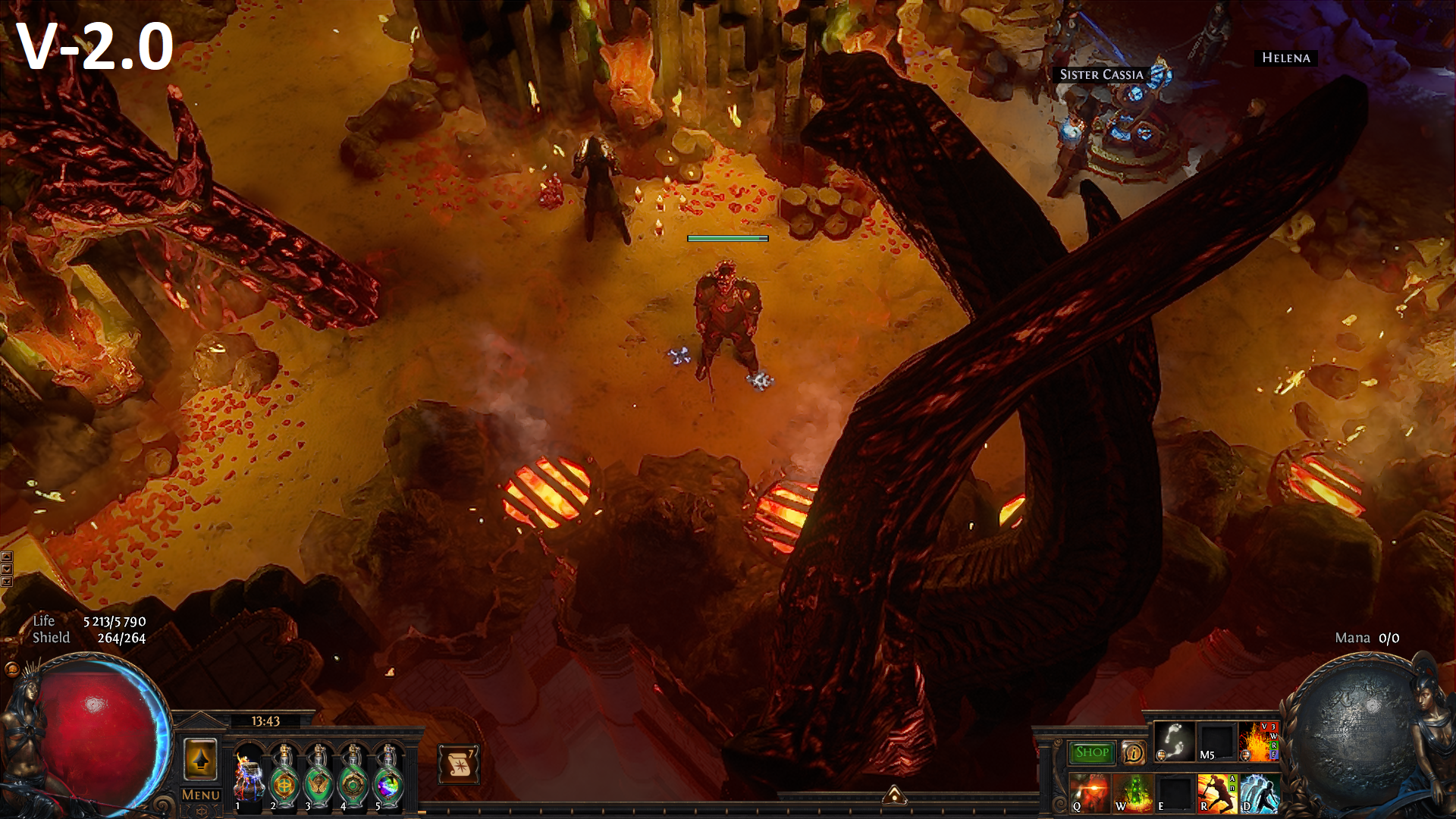Select the footprints move skill slot
The width and height of the screenshot is (1456, 819).
[x=1174, y=741]
